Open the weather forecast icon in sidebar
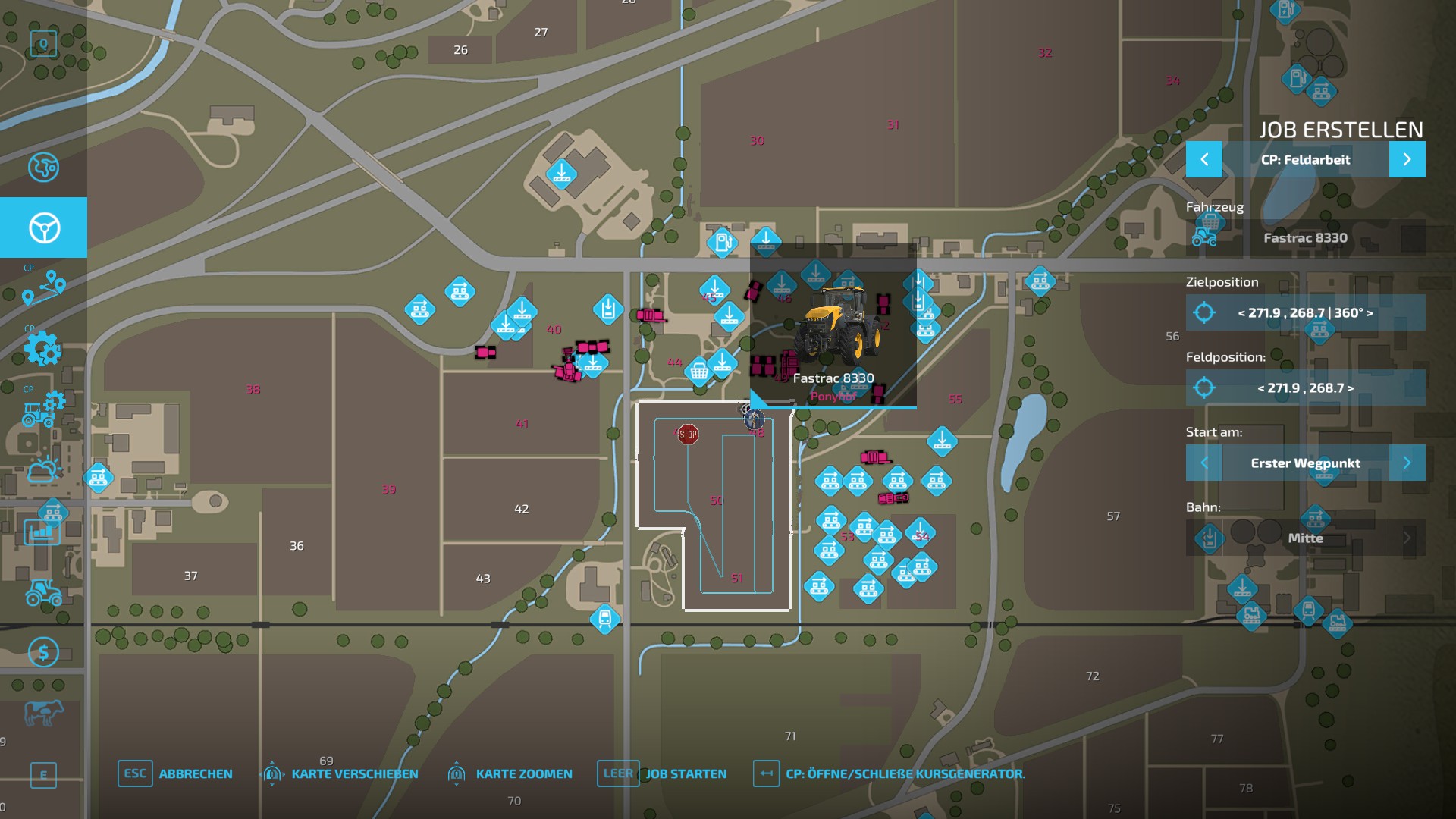Viewport: 1456px width, 819px height. click(43, 472)
